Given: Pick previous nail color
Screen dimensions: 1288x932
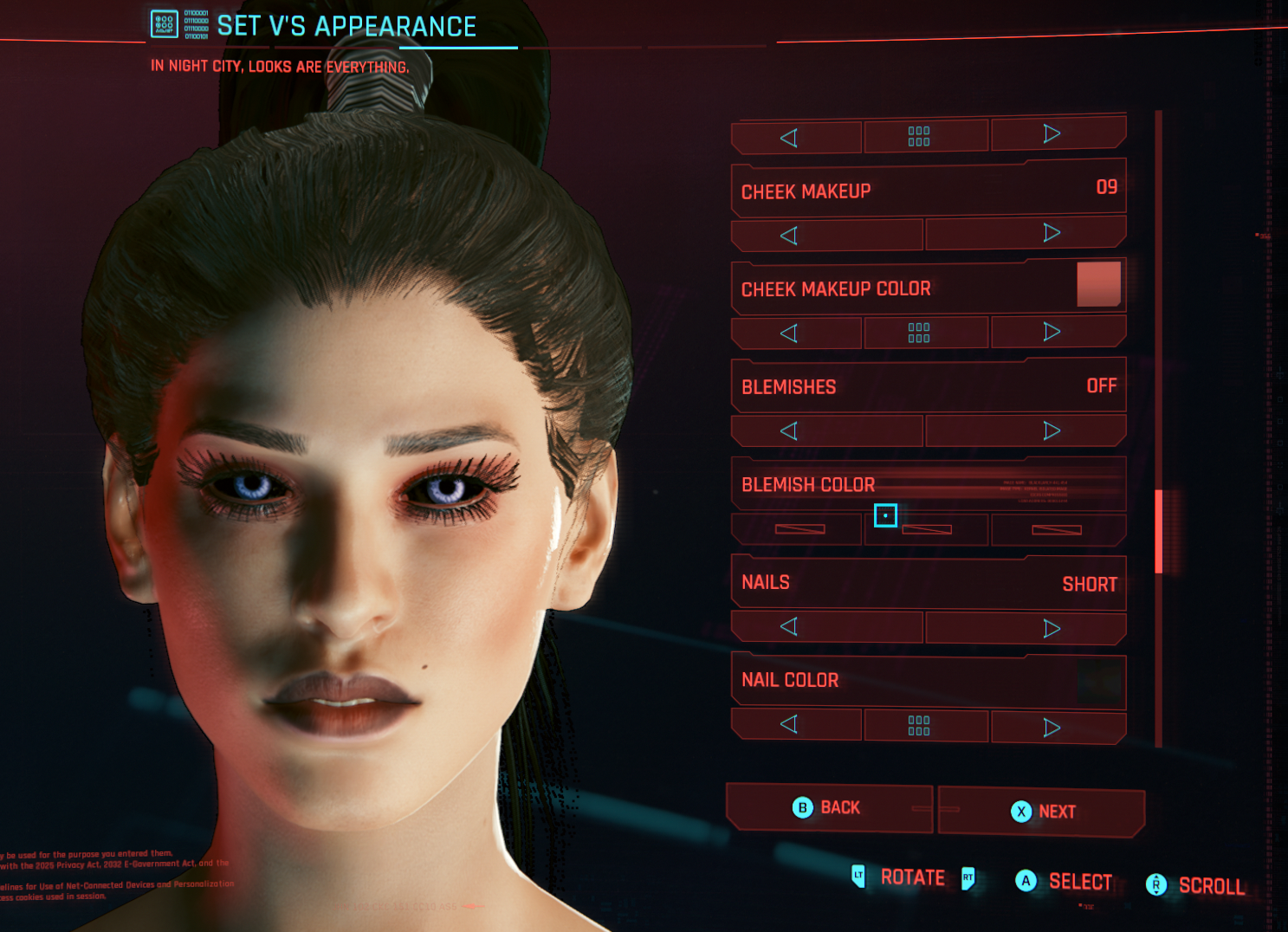Looking at the screenshot, I should (789, 724).
